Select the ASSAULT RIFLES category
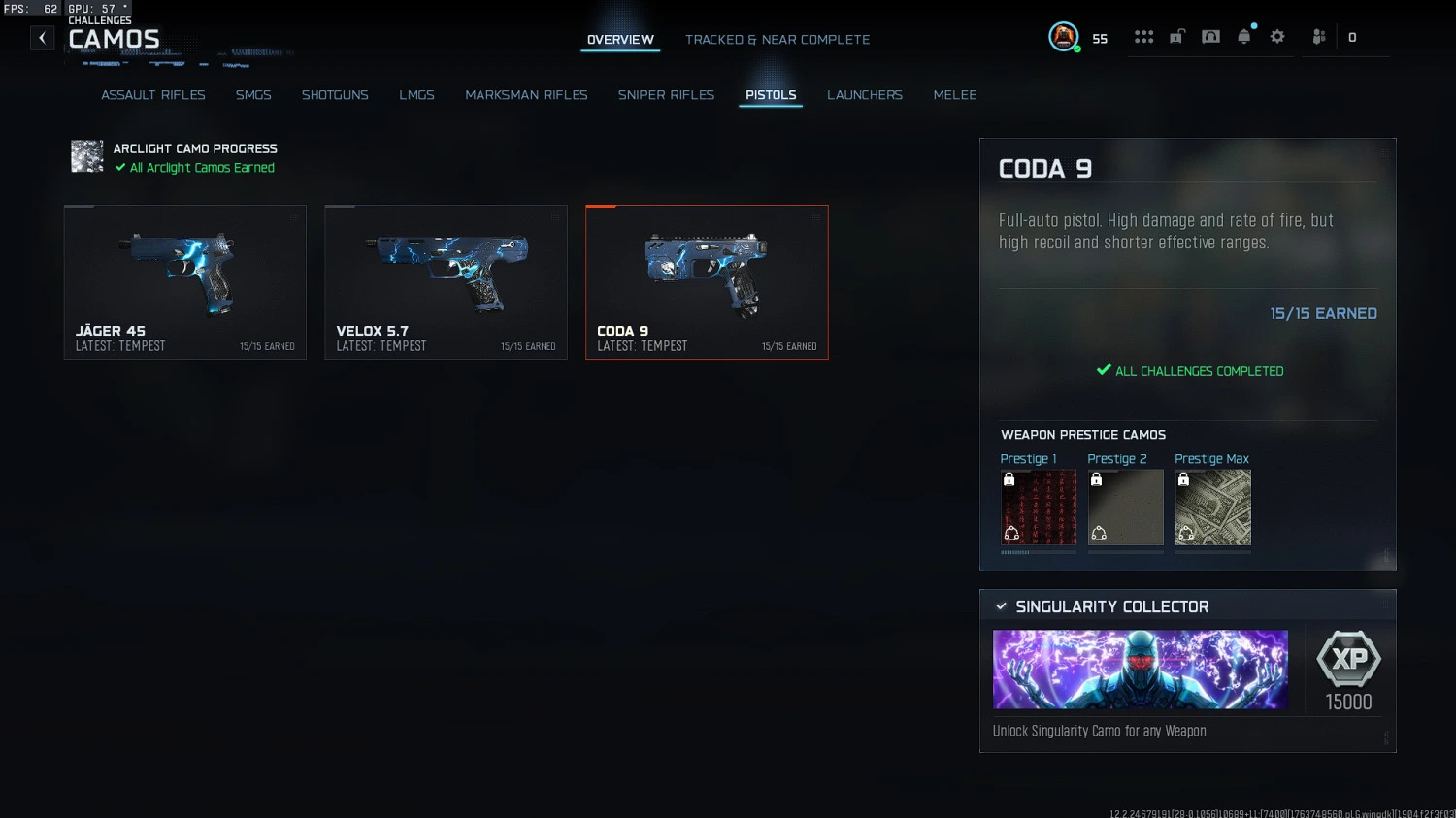The height and width of the screenshot is (818, 1456). (x=152, y=94)
